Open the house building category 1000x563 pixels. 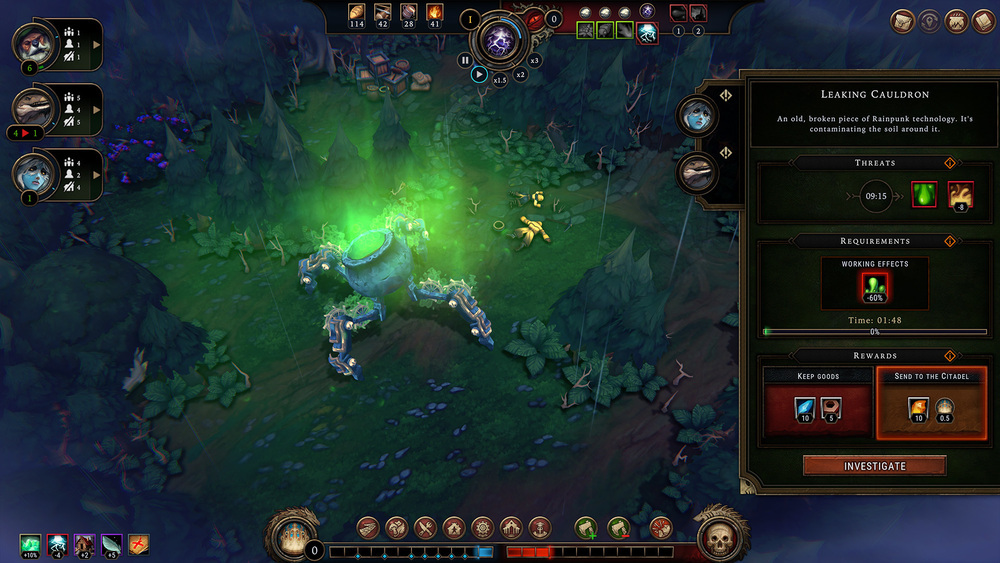coord(453,527)
